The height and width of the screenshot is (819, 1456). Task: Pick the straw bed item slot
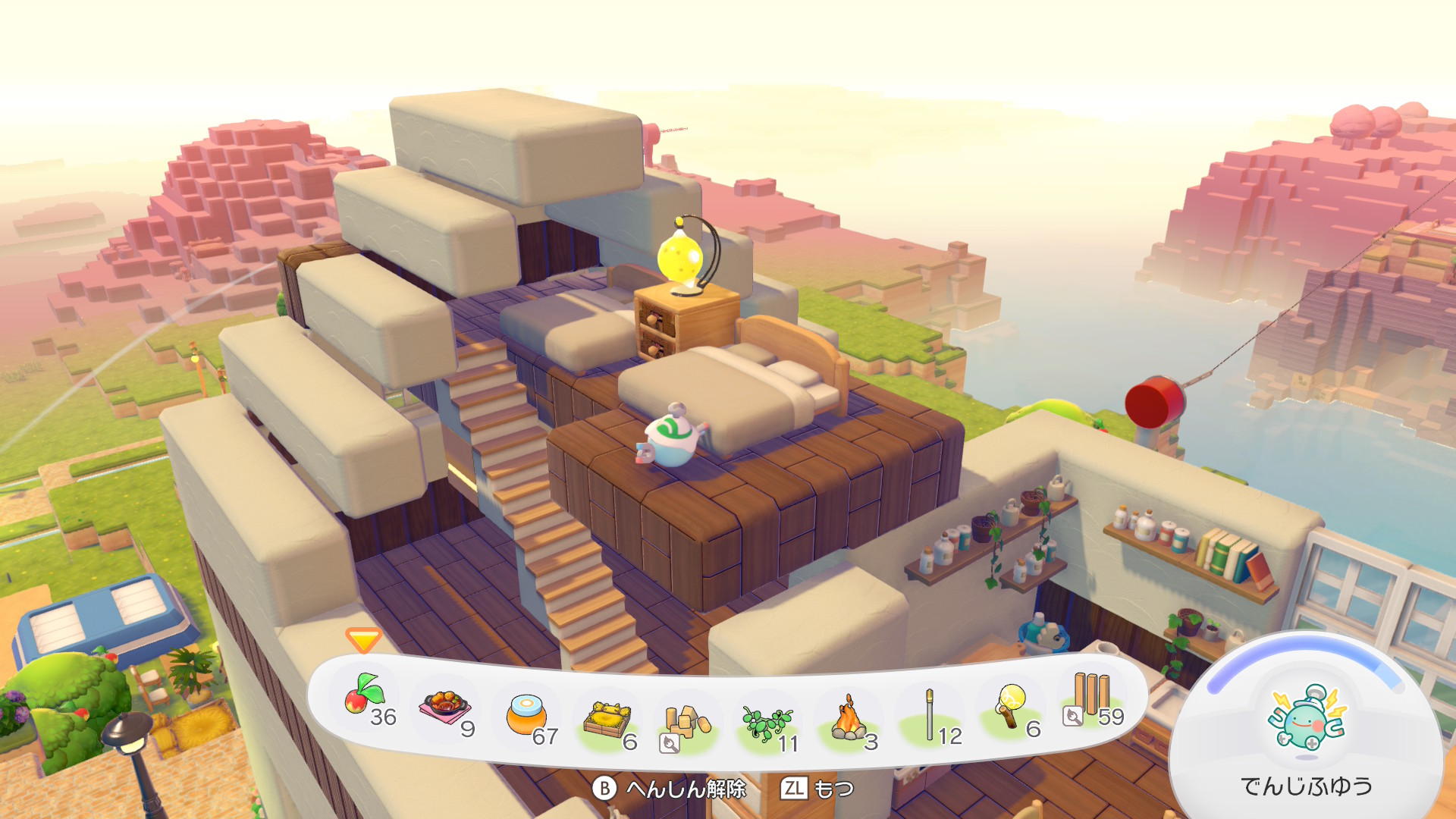[607, 720]
